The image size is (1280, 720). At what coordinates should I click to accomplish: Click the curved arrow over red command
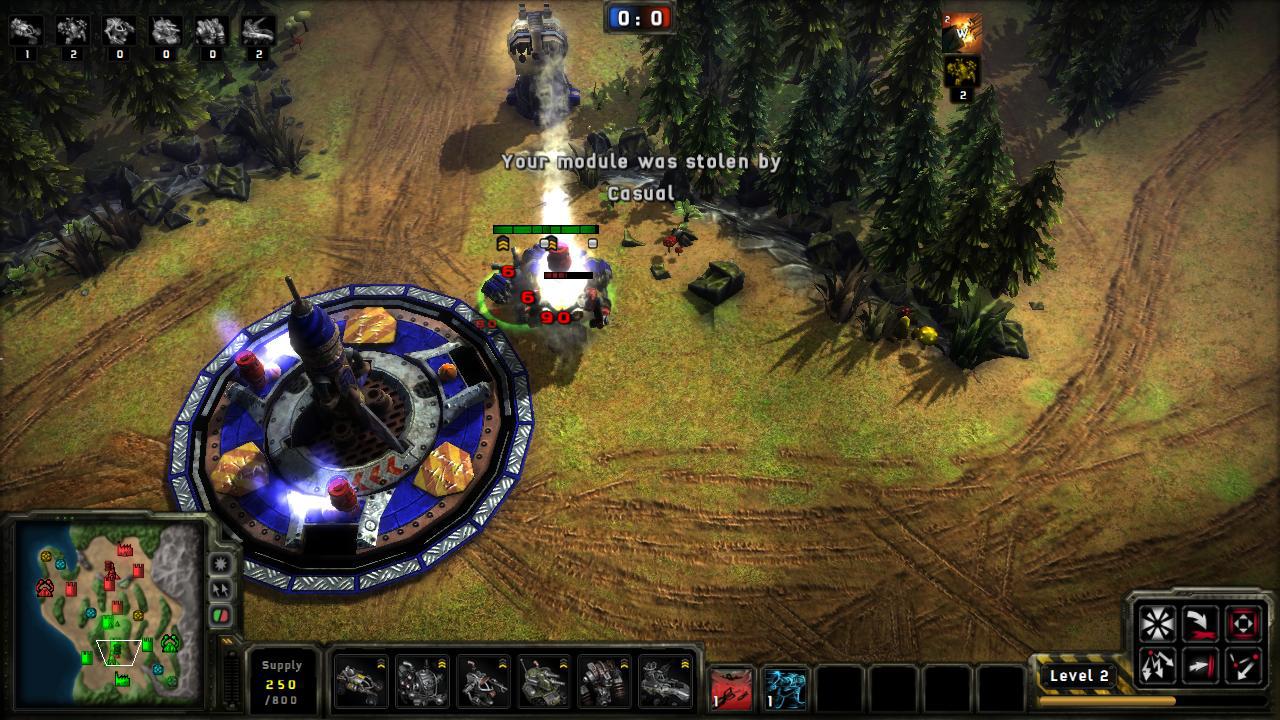[x=1200, y=625]
